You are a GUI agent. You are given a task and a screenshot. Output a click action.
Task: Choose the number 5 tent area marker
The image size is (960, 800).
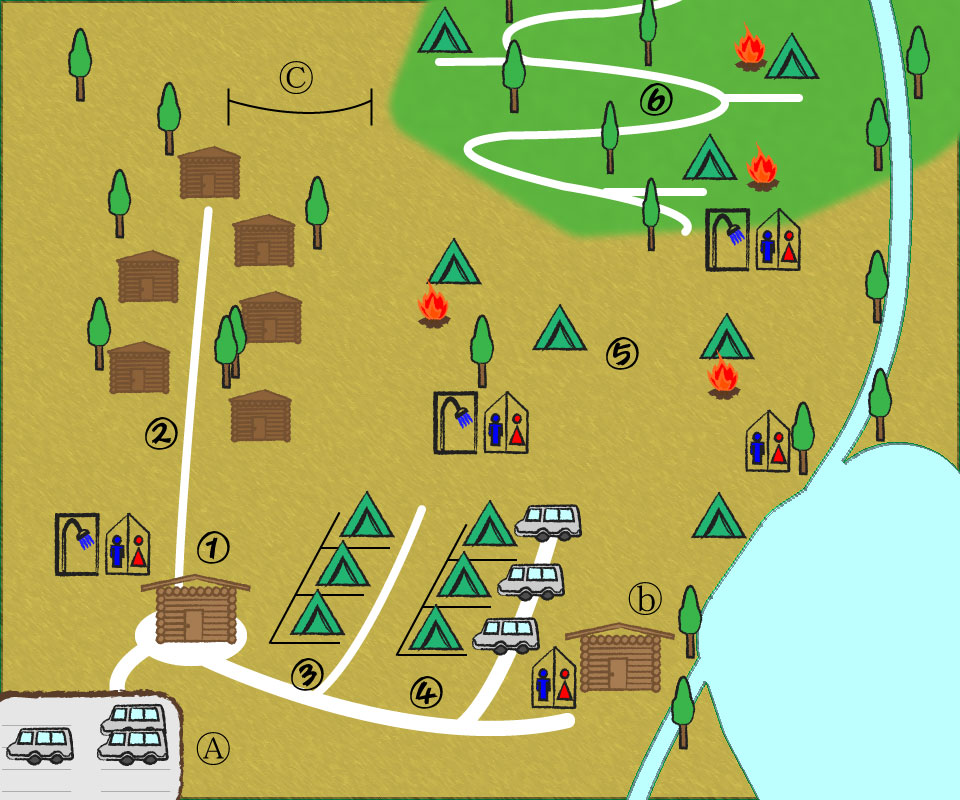click(621, 352)
